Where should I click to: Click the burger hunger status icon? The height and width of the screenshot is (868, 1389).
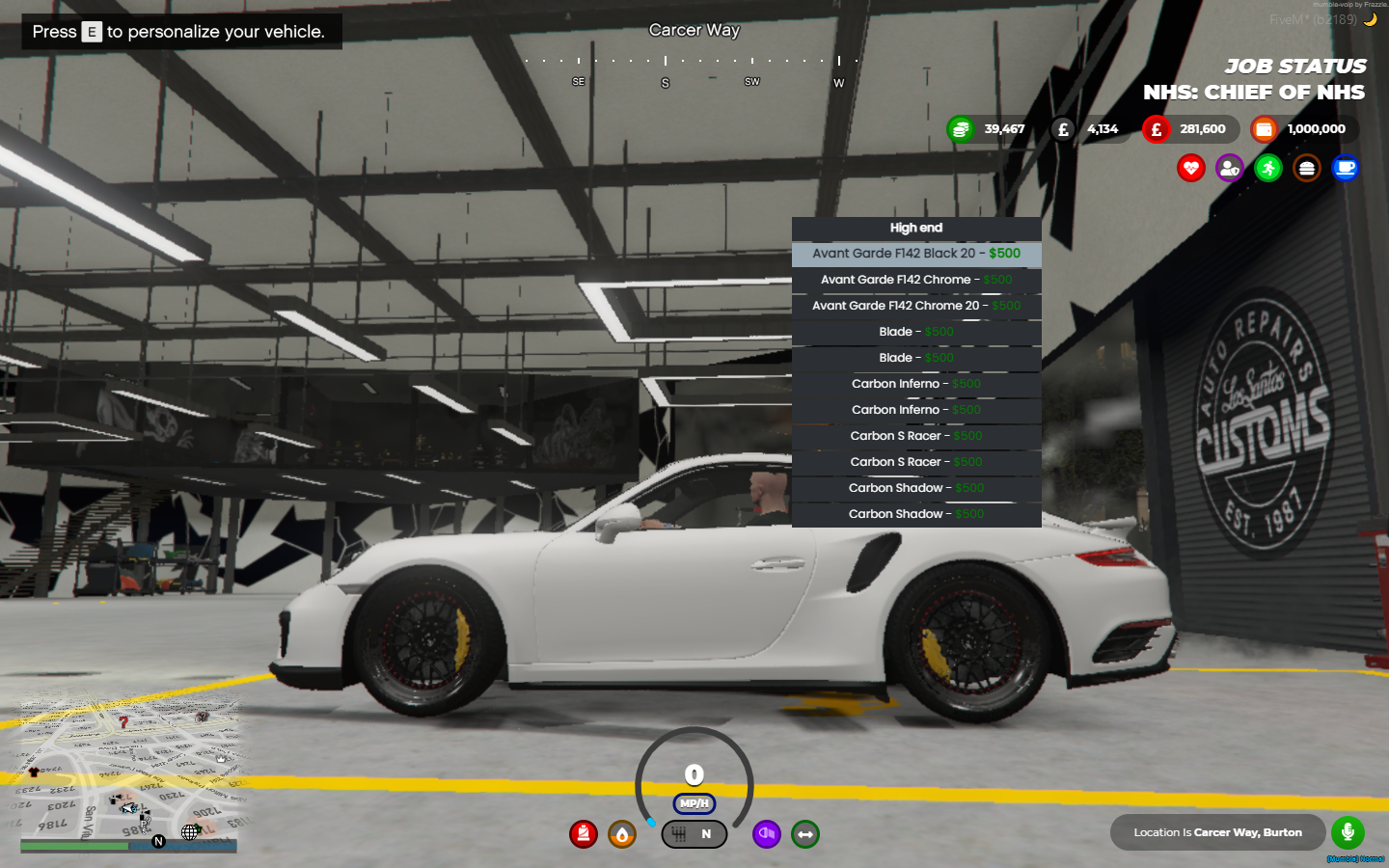tap(1306, 168)
